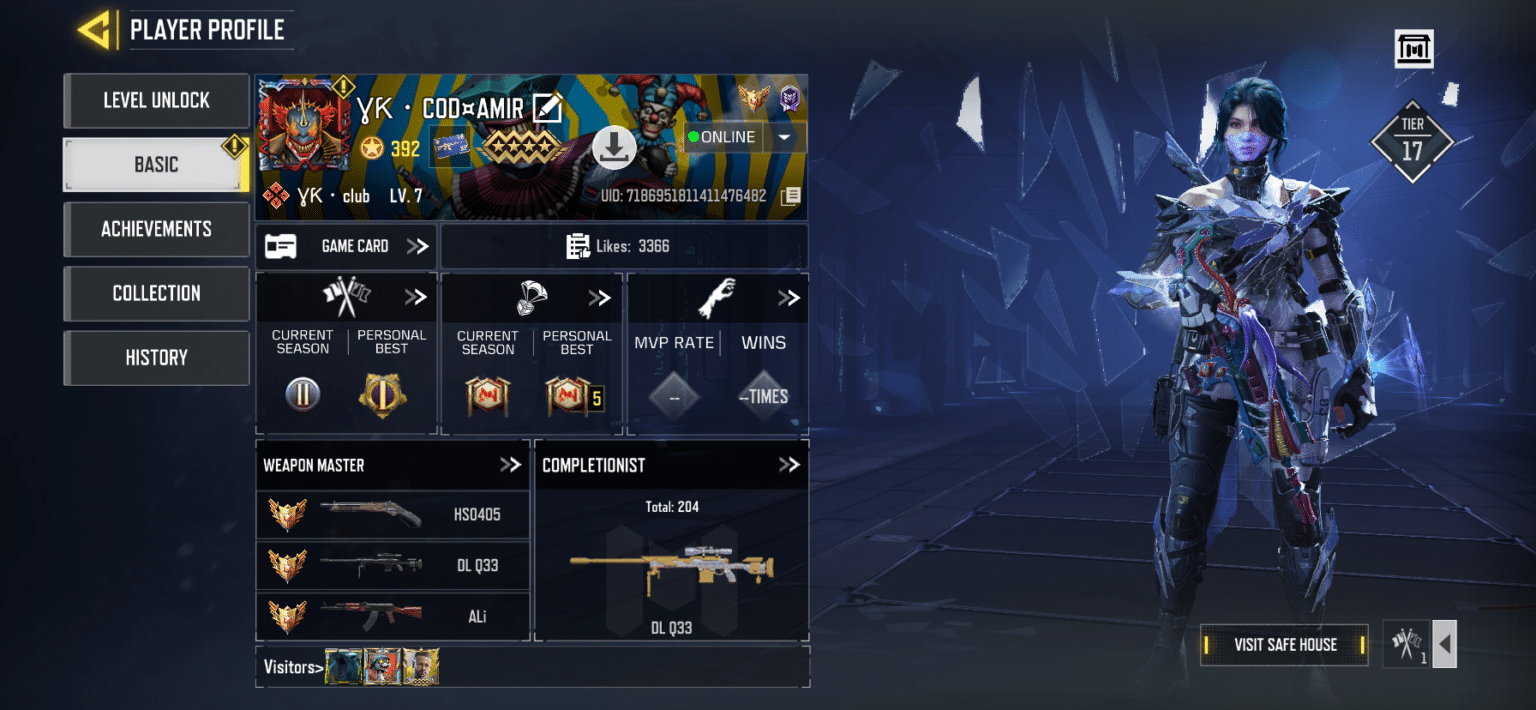The image size is (1536, 710).
Task: Open the History tab
Action: 156,357
